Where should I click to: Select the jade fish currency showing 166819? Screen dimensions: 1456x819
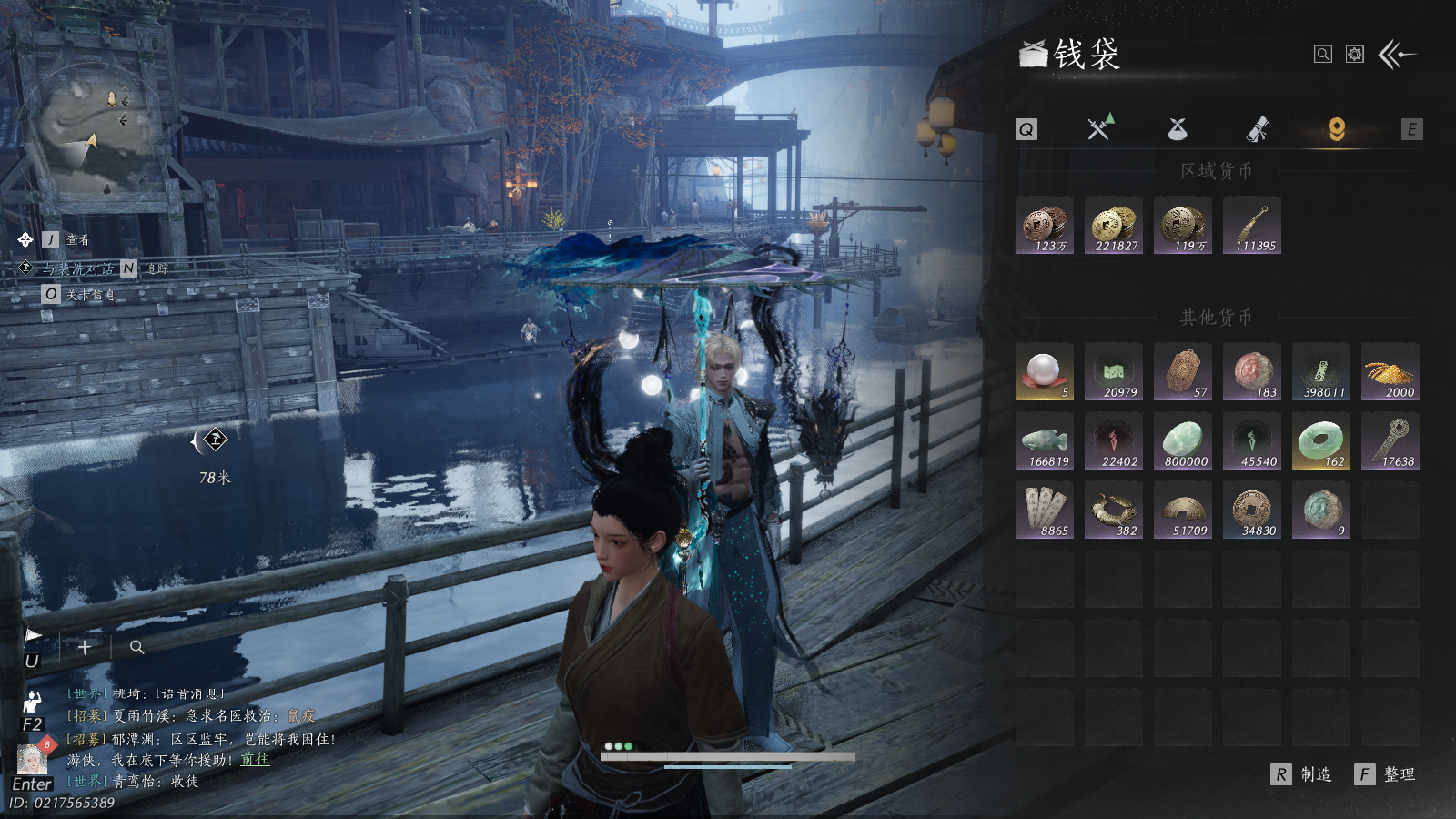click(1045, 441)
